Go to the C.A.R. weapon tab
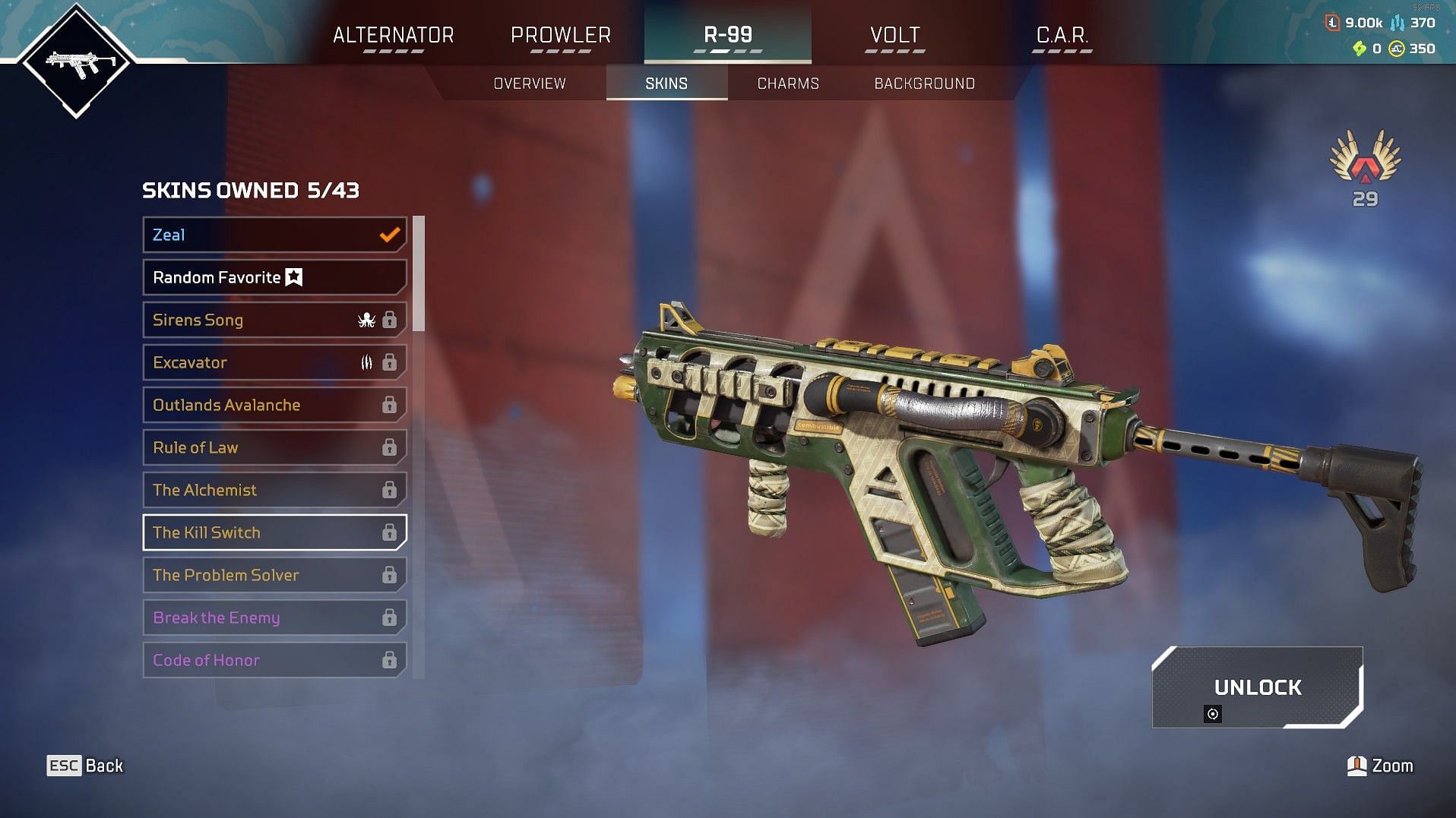The height and width of the screenshot is (818, 1456). point(1062,36)
